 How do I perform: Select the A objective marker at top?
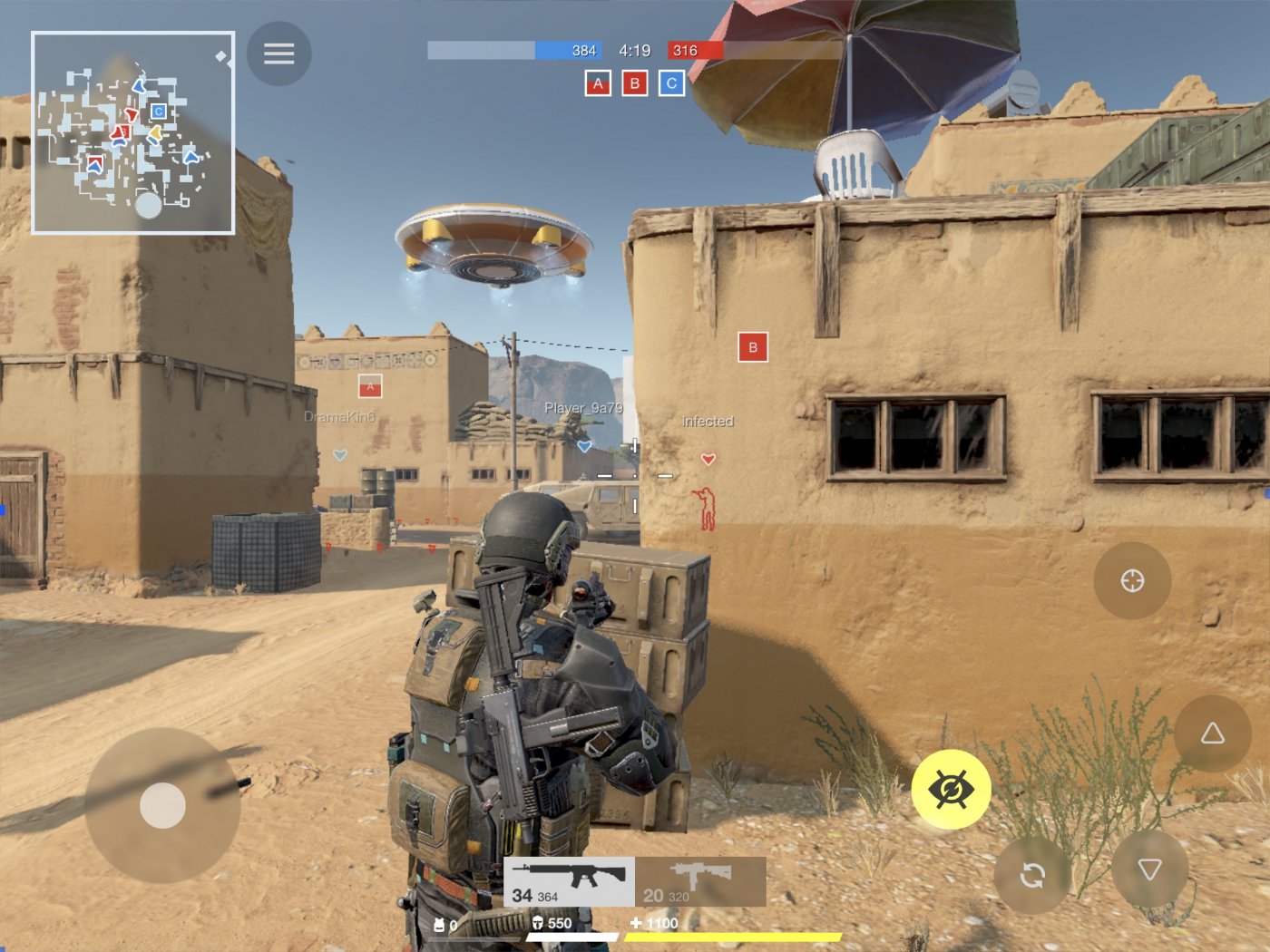[x=597, y=83]
